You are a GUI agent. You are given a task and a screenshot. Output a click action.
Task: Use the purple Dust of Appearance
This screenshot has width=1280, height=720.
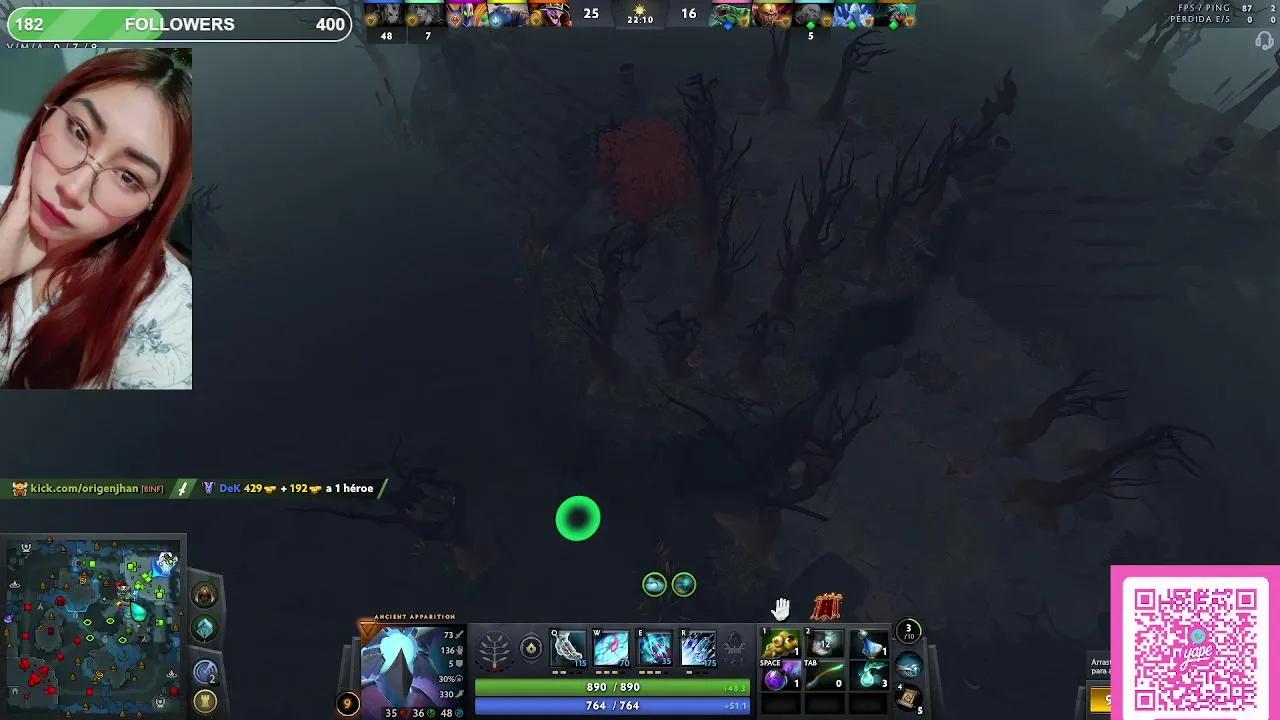[777, 680]
